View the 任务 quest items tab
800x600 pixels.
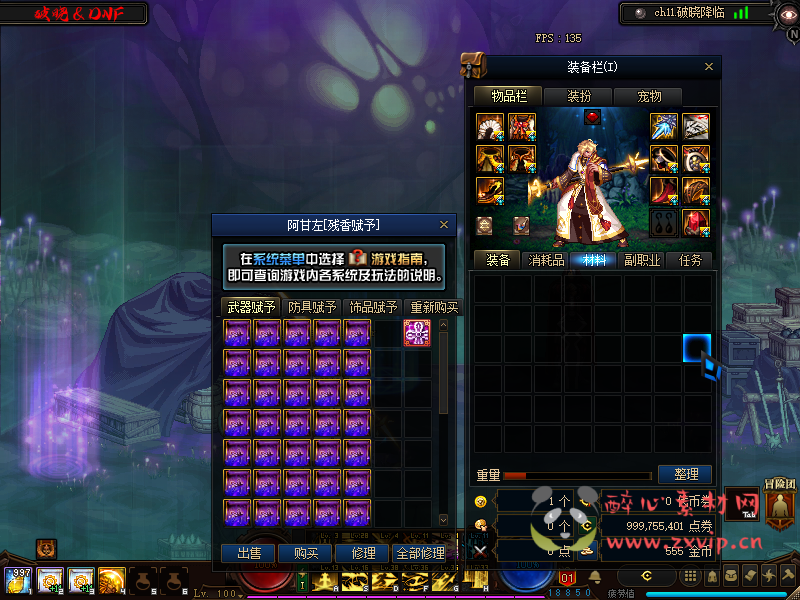[x=690, y=260]
